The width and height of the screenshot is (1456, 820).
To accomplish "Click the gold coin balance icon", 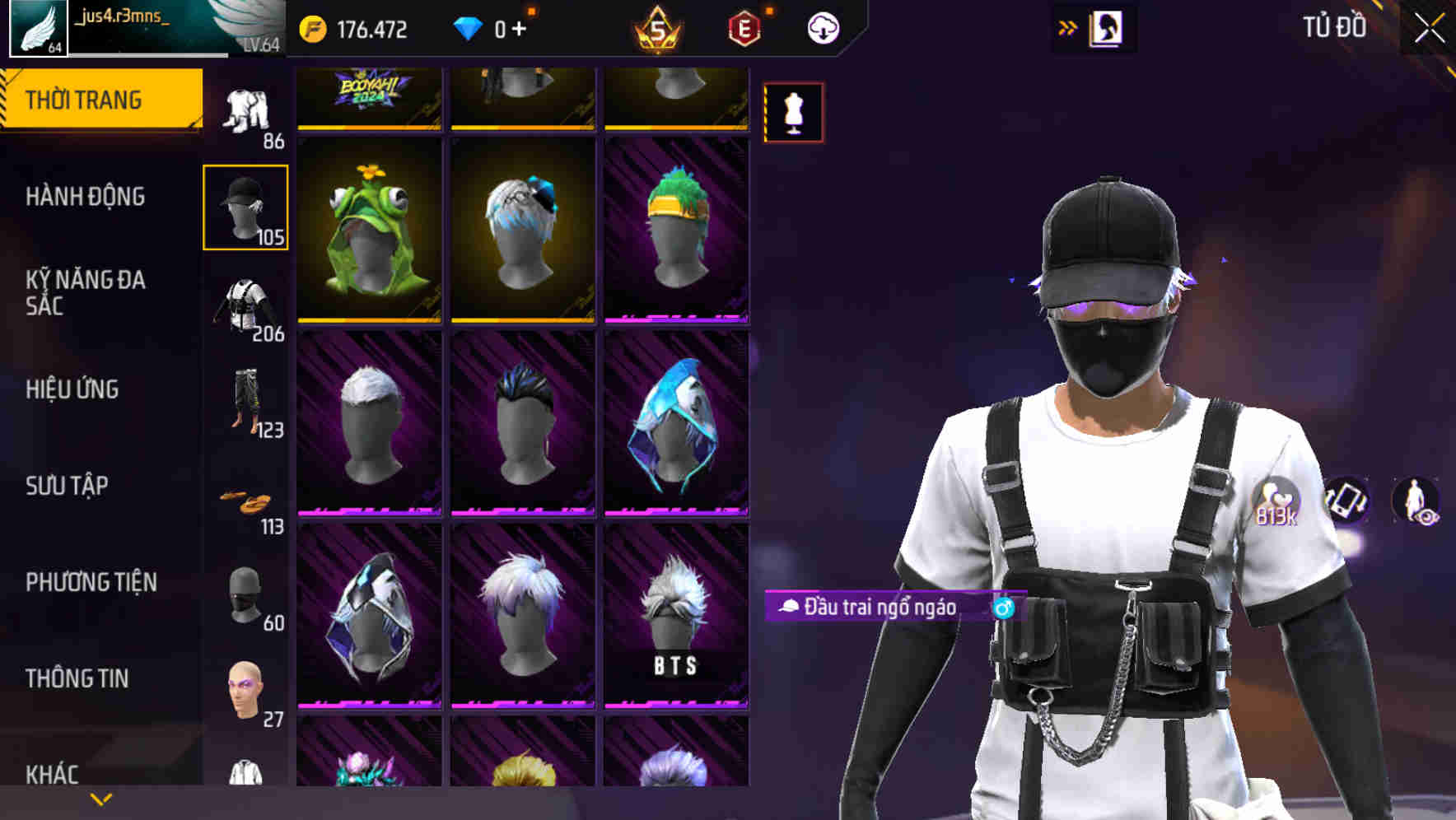I will tap(314, 27).
